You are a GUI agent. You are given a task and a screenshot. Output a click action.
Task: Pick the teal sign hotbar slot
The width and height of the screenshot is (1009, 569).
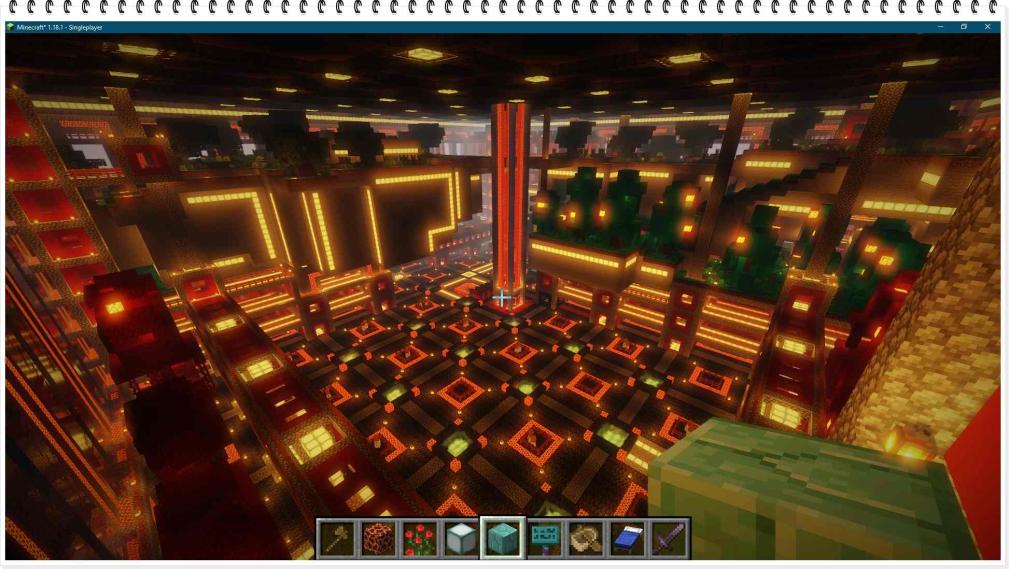pos(544,538)
